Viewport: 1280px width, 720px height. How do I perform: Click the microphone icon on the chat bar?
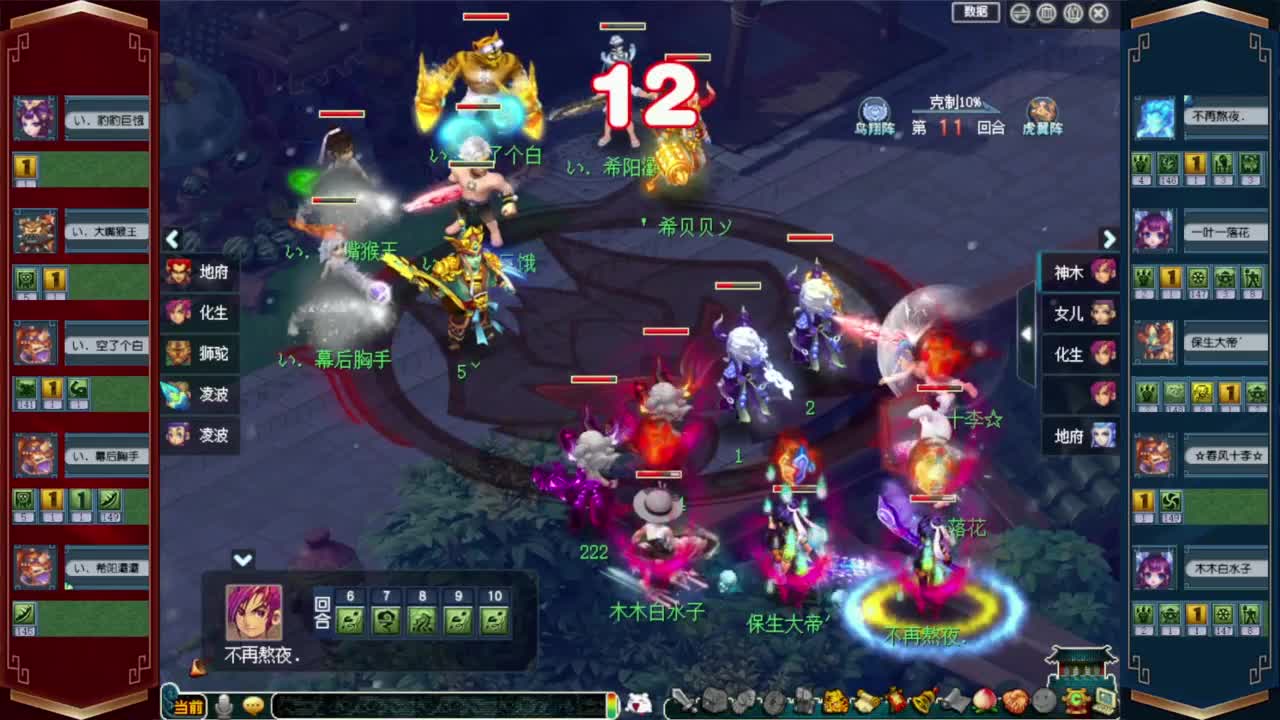pos(224,705)
